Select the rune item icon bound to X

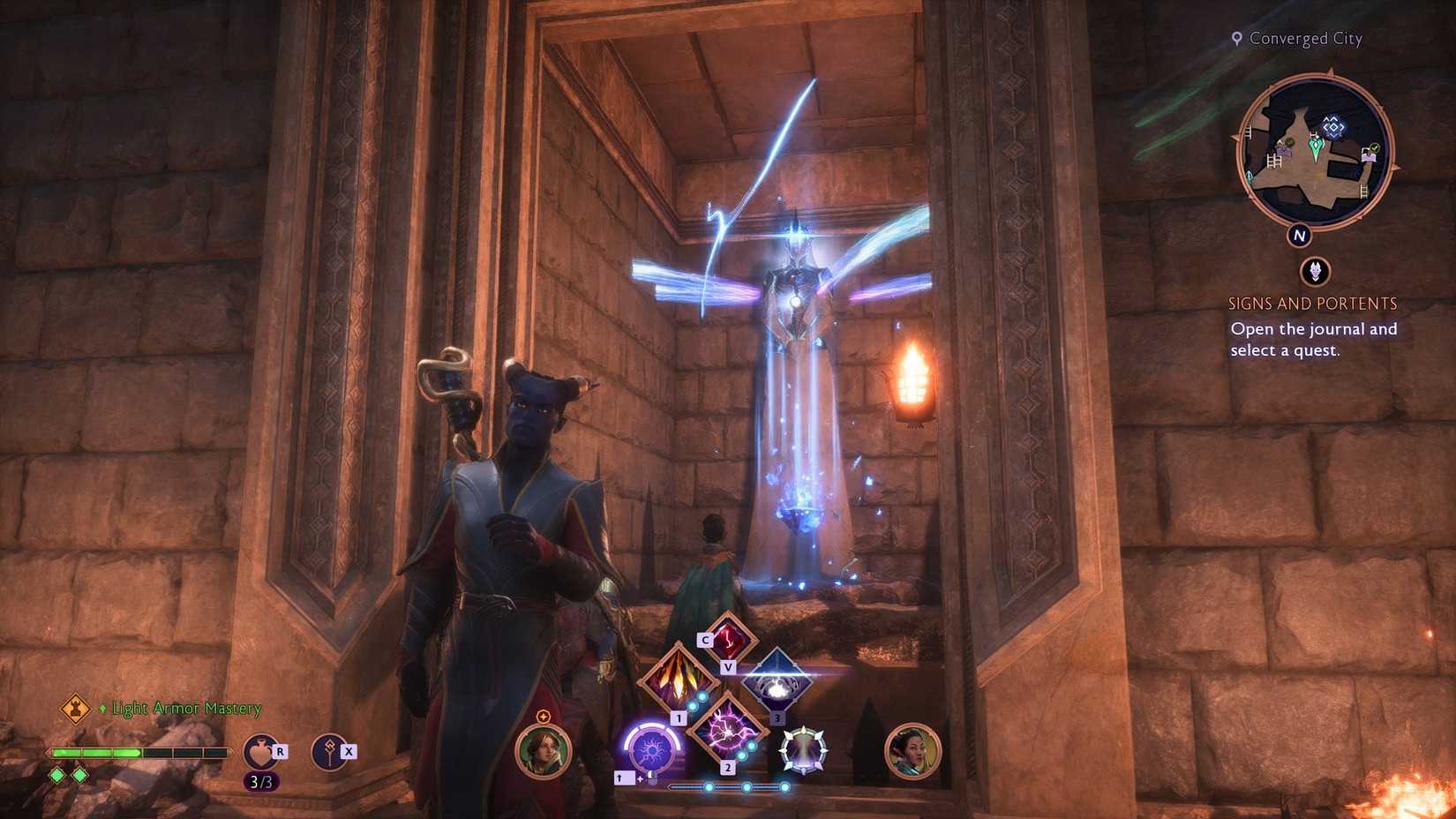tap(328, 751)
